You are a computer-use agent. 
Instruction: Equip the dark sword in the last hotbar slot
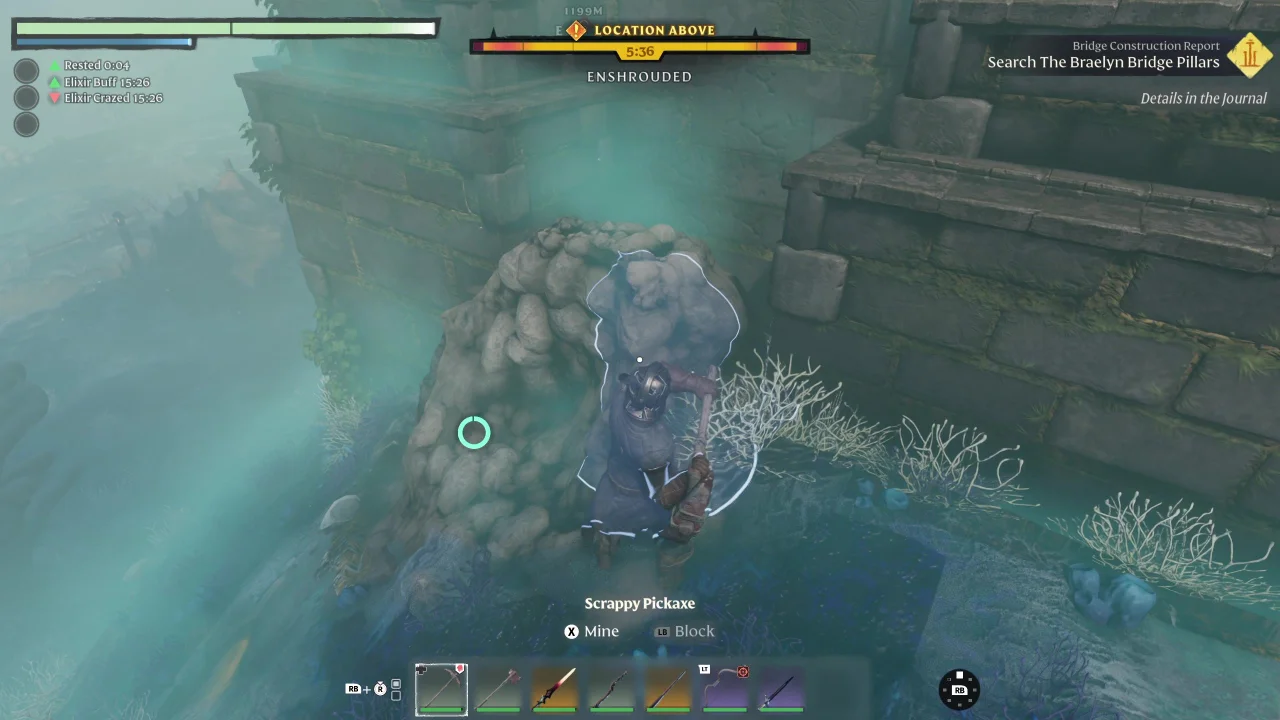[781, 689]
